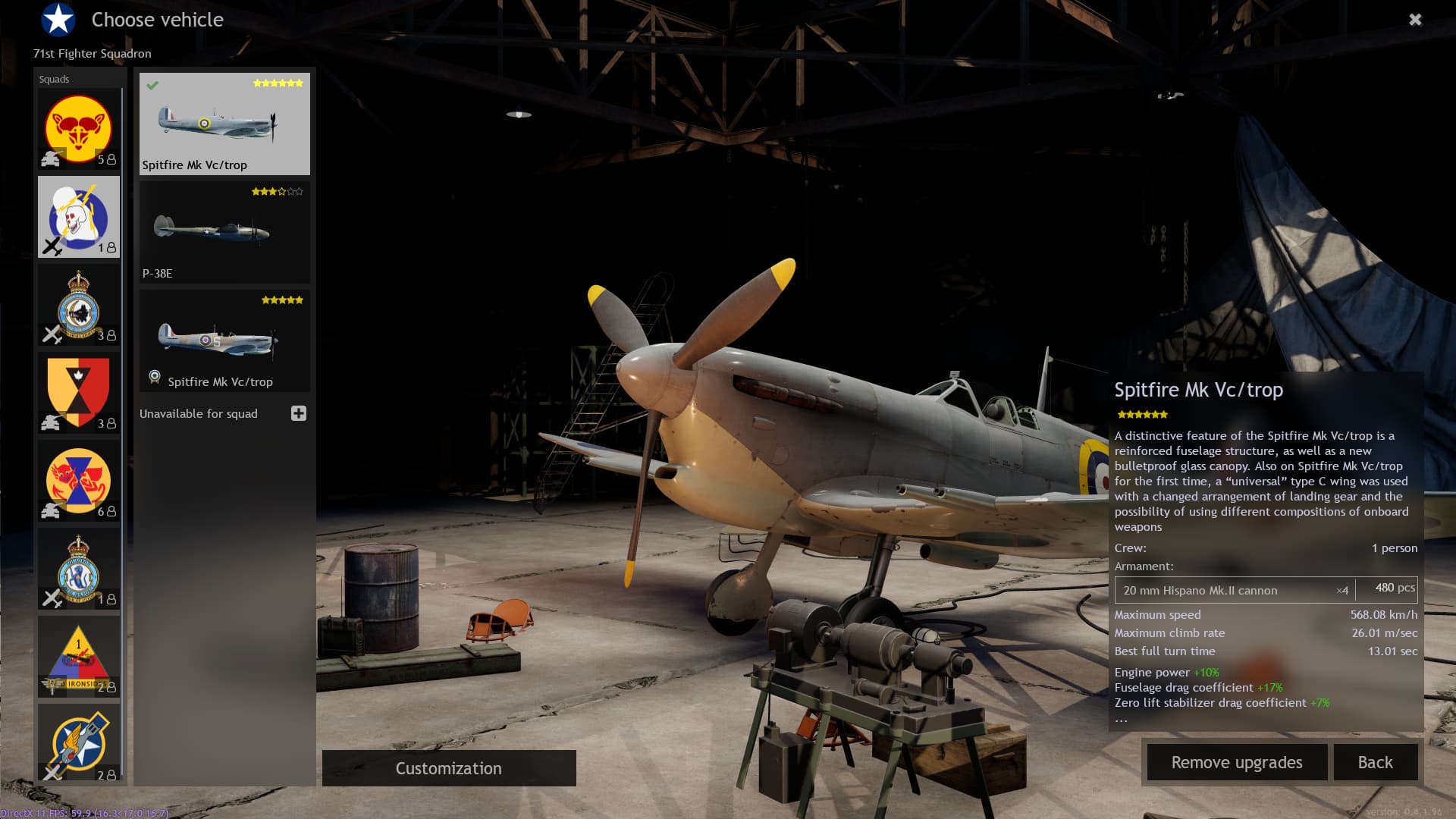Select the squad with the red bull emblem
This screenshot has width=1456, height=819.
click(79, 129)
